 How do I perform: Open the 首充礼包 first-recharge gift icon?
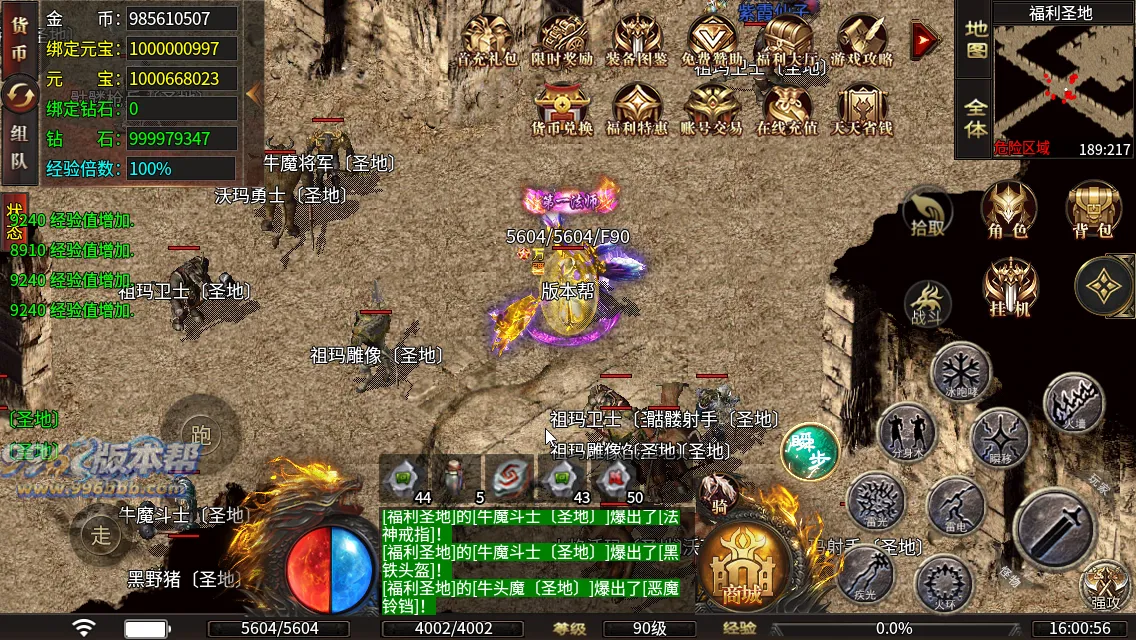[x=487, y=40]
